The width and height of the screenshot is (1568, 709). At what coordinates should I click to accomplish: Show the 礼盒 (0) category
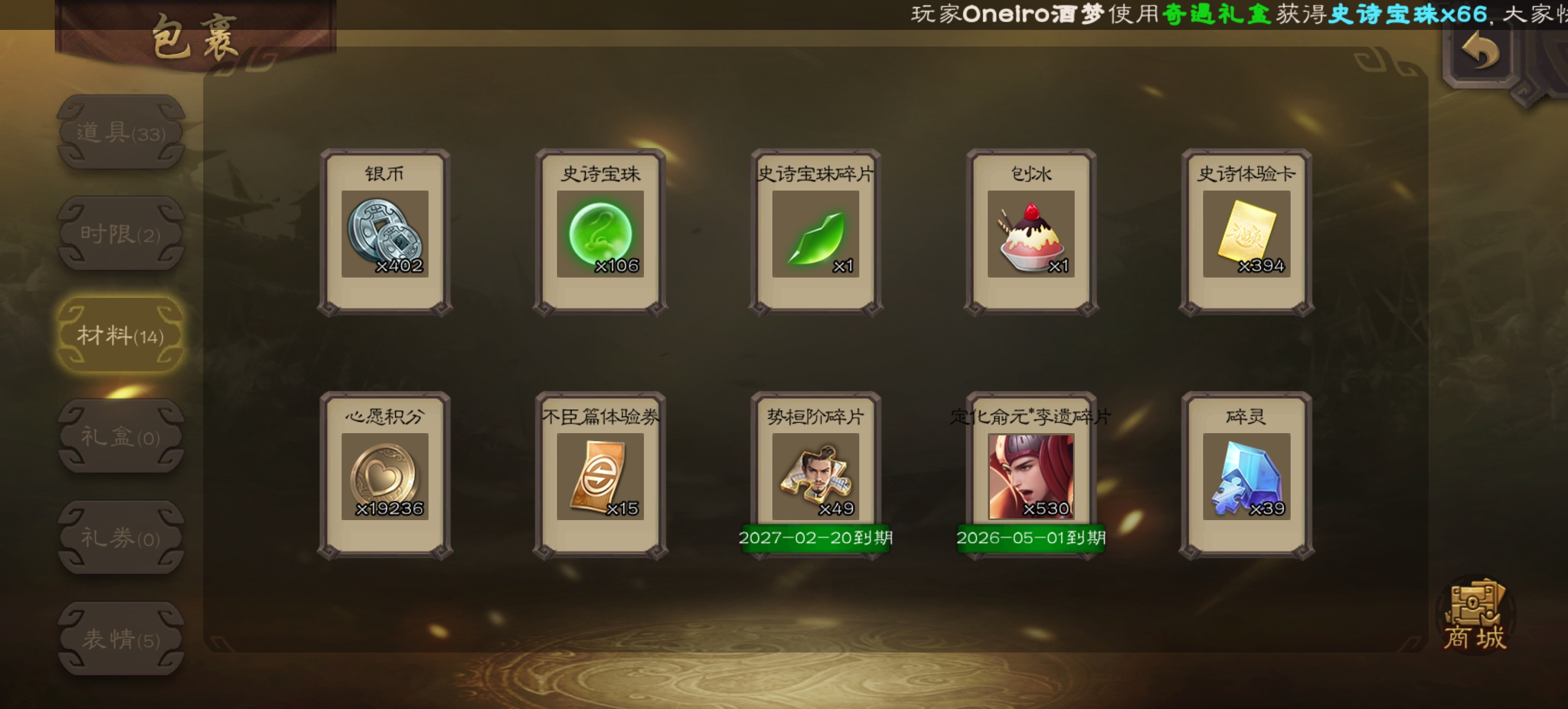(x=121, y=436)
